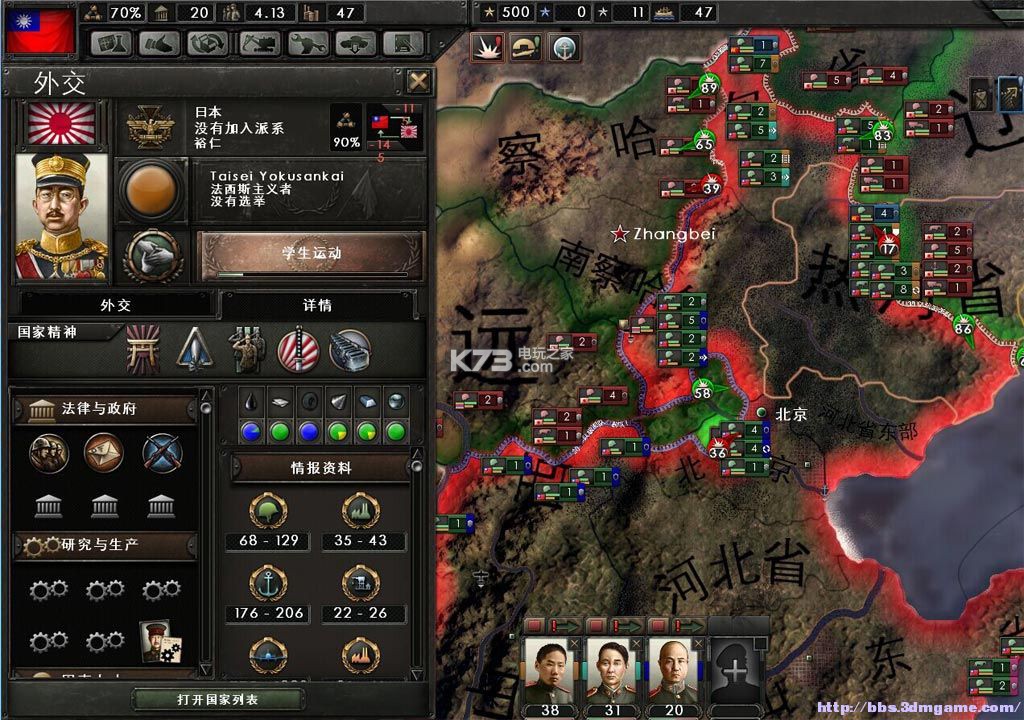The width and height of the screenshot is (1024, 720).
Task: Open the trade arrows toolbar button
Action: click(207, 43)
